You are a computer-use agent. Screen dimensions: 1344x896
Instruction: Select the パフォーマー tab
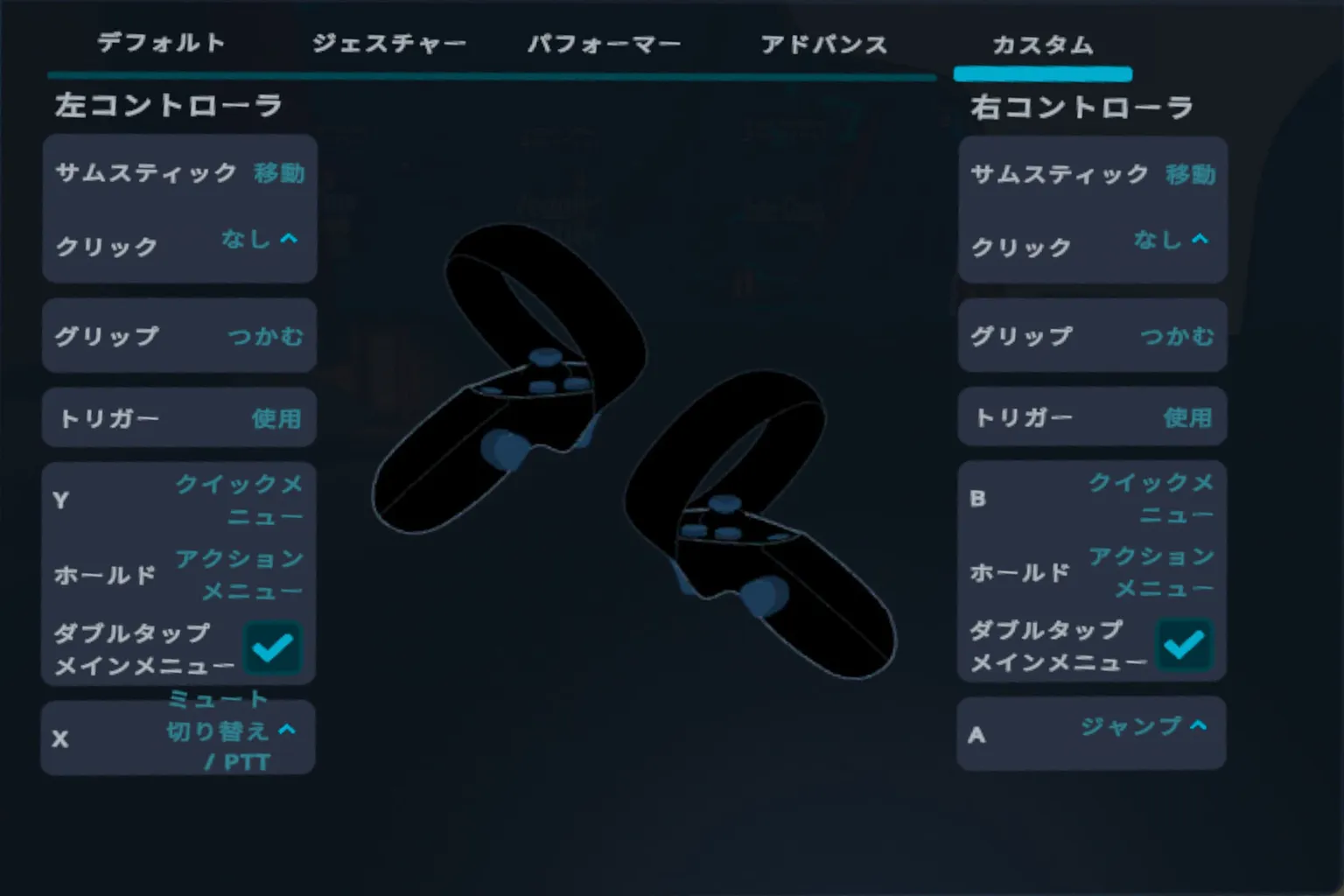[606, 44]
